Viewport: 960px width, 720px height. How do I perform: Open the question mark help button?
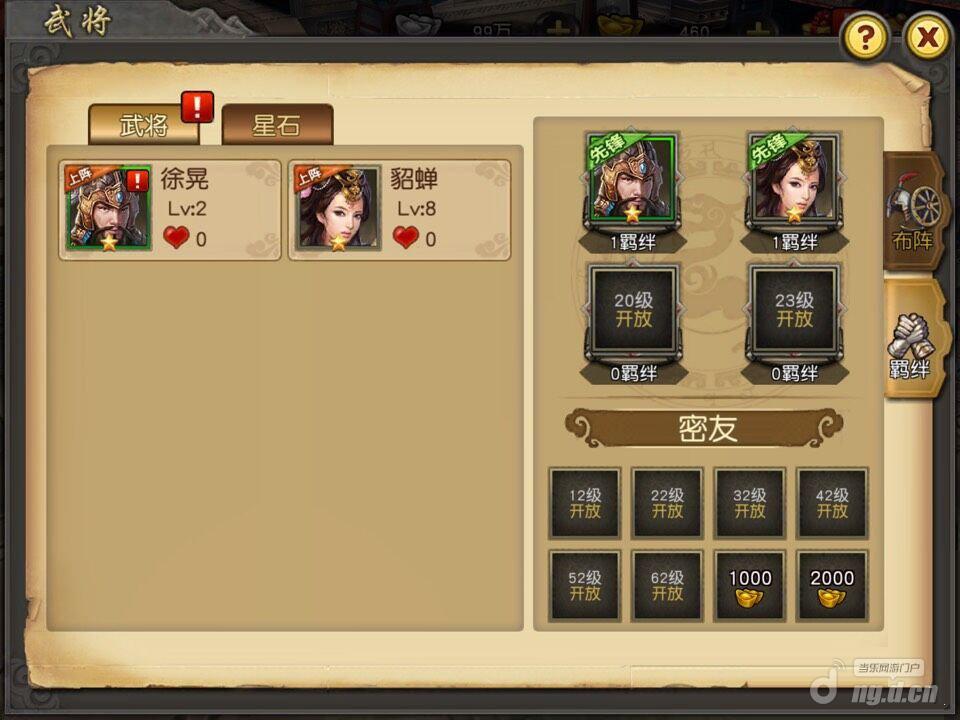[x=866, y=38]
